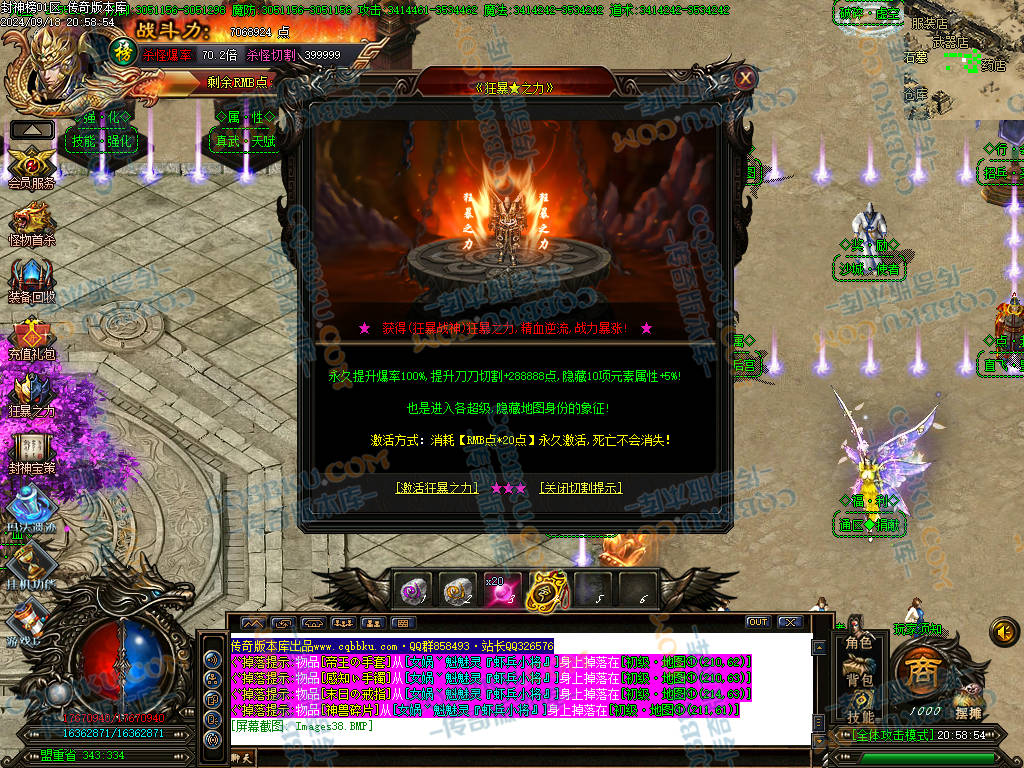Viewport: 1024px width, 768px height.
Task: Use the pink orb in hotbar slot 3
Action: point(500,590)
